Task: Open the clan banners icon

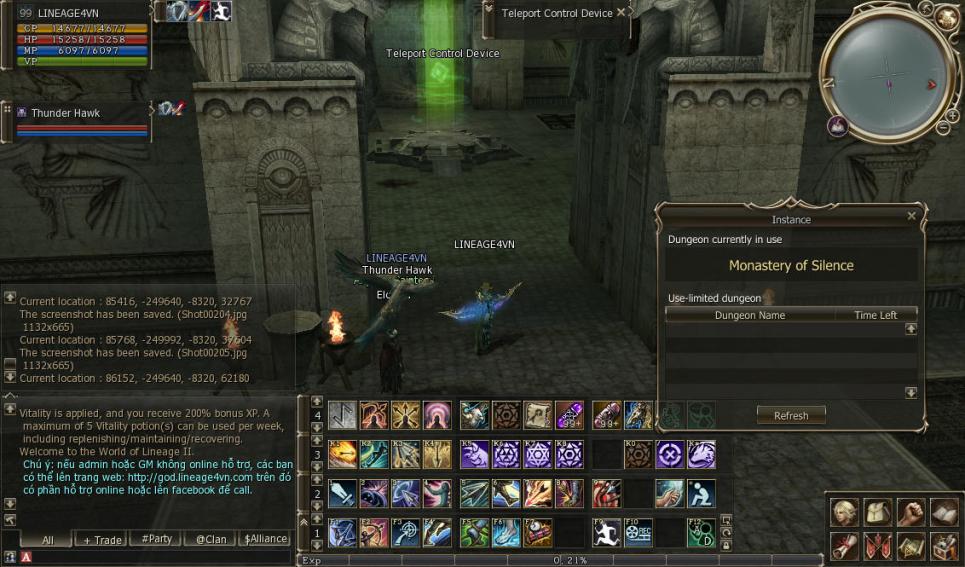Action: pos(878,546)
